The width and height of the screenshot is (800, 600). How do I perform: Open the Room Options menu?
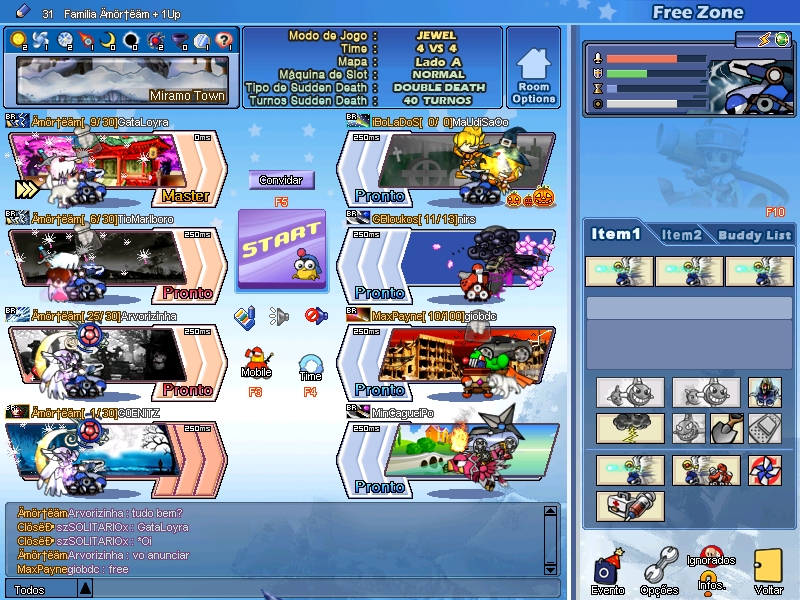pos(534,66)
